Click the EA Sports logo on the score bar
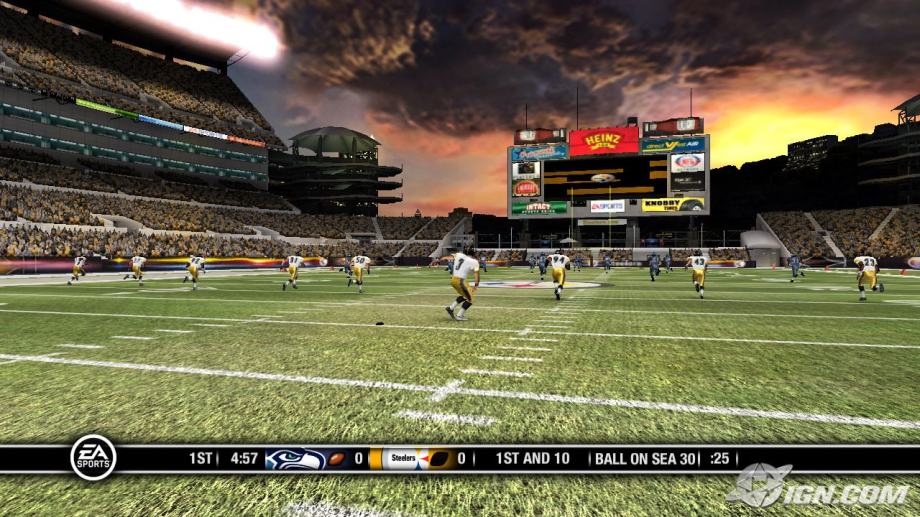The width and height of the screenshot is (920, 517). pyautogui.click(x=93, y=458)
